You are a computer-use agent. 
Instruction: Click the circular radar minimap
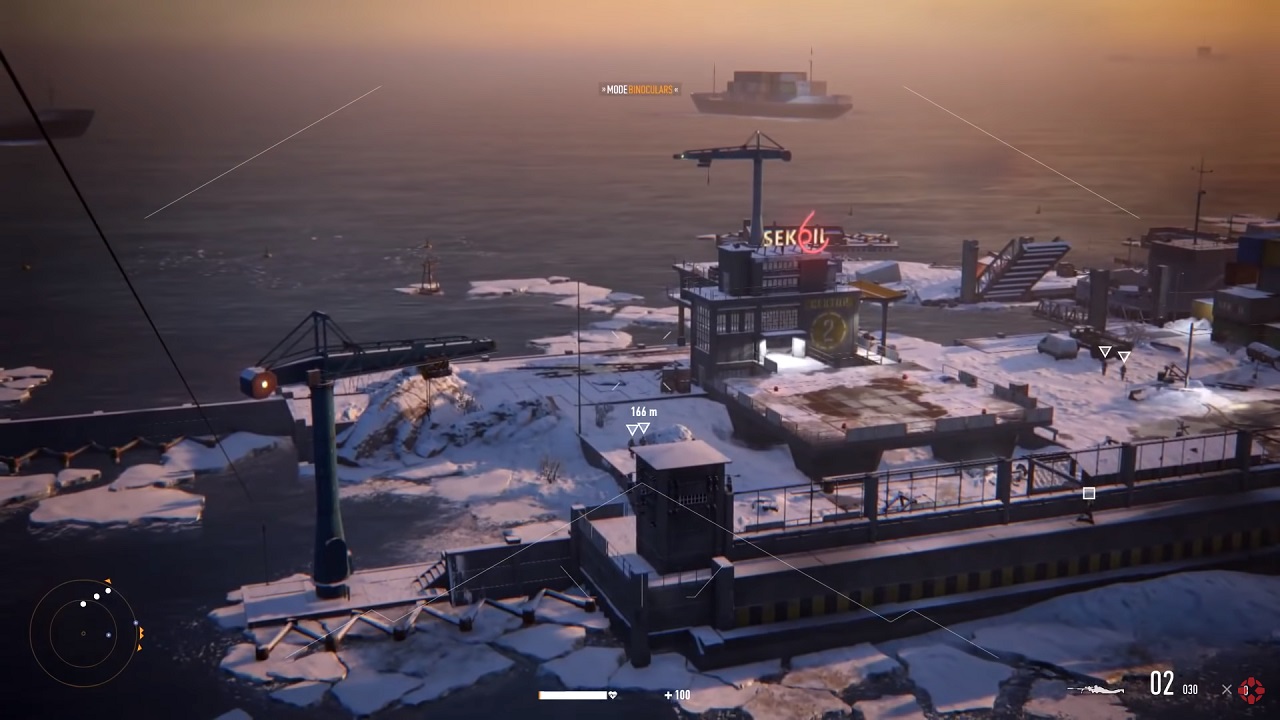click(x=83, y=632)
